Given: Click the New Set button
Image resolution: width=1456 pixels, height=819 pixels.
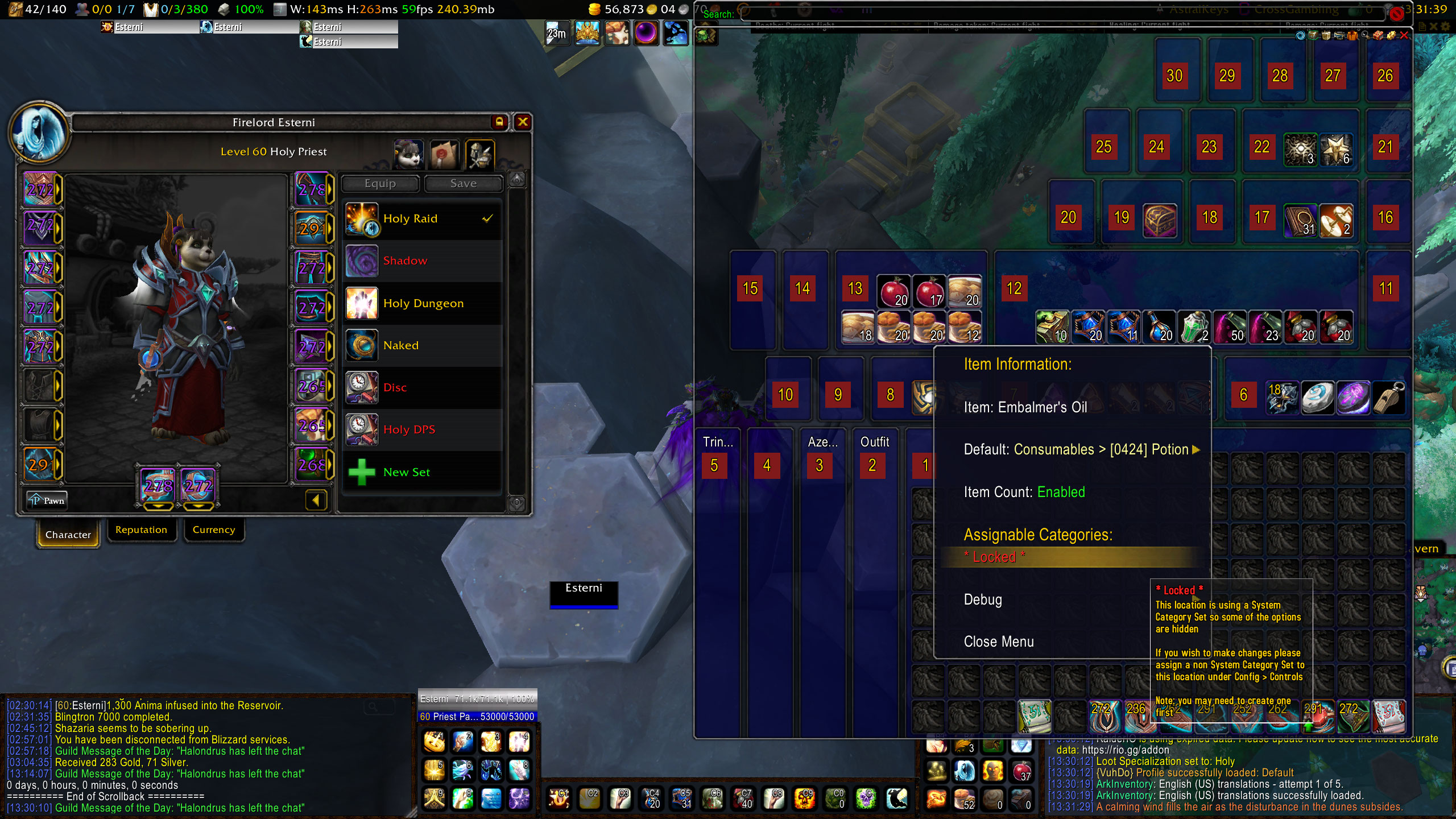Looking at the screenshot, I should pyautogui.click(x=406, y=471).
